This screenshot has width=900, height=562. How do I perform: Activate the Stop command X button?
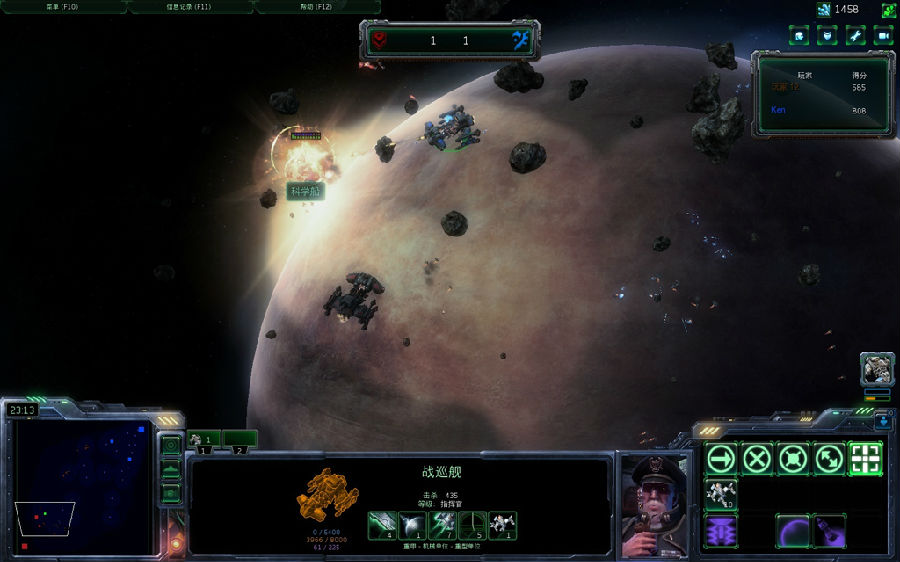[x=757, y=459]
